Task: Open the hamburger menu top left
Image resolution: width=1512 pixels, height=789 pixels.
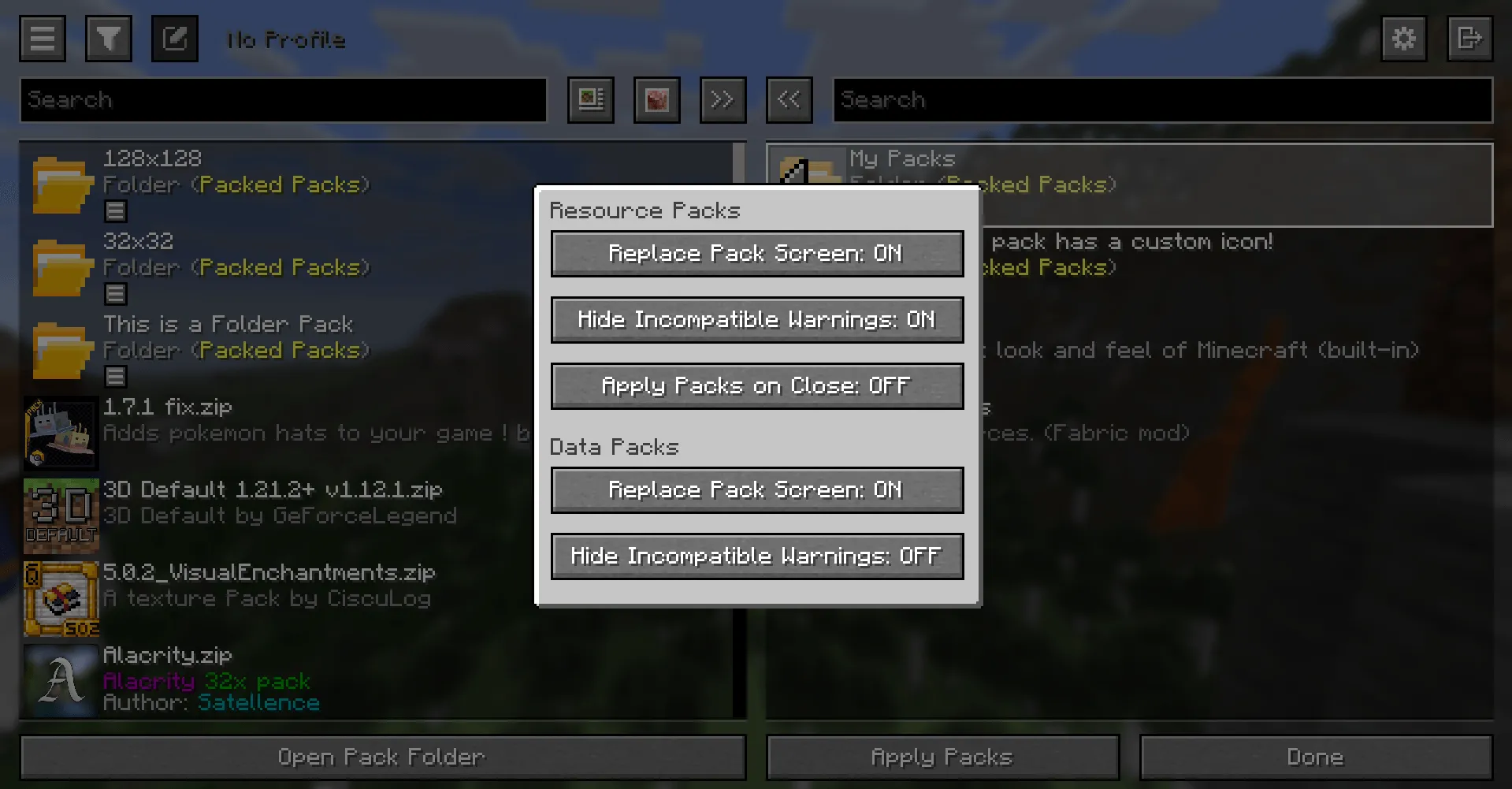Action: (42, 39)
